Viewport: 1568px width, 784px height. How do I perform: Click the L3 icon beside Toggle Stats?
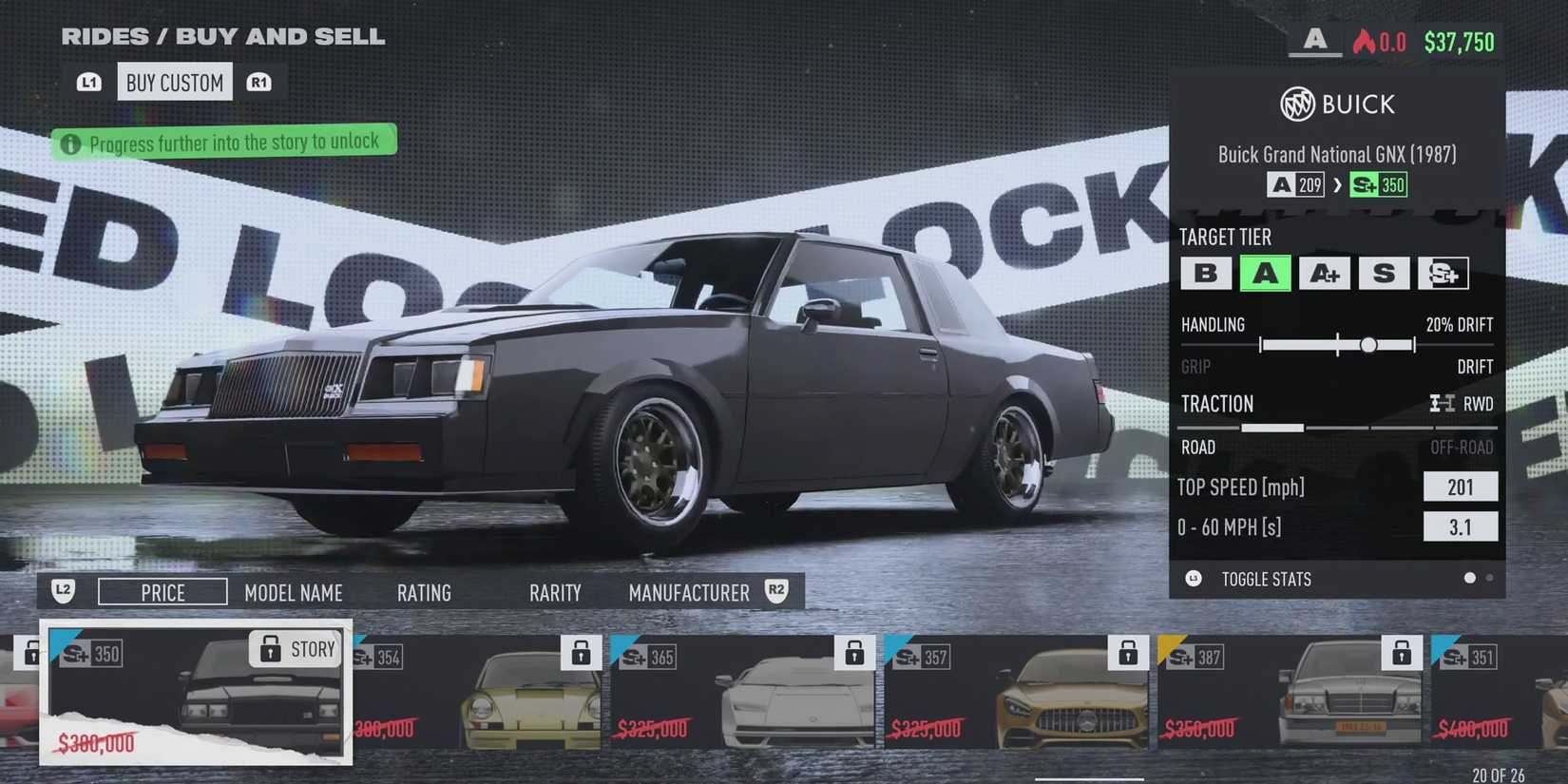click(x=1193, y=579)
